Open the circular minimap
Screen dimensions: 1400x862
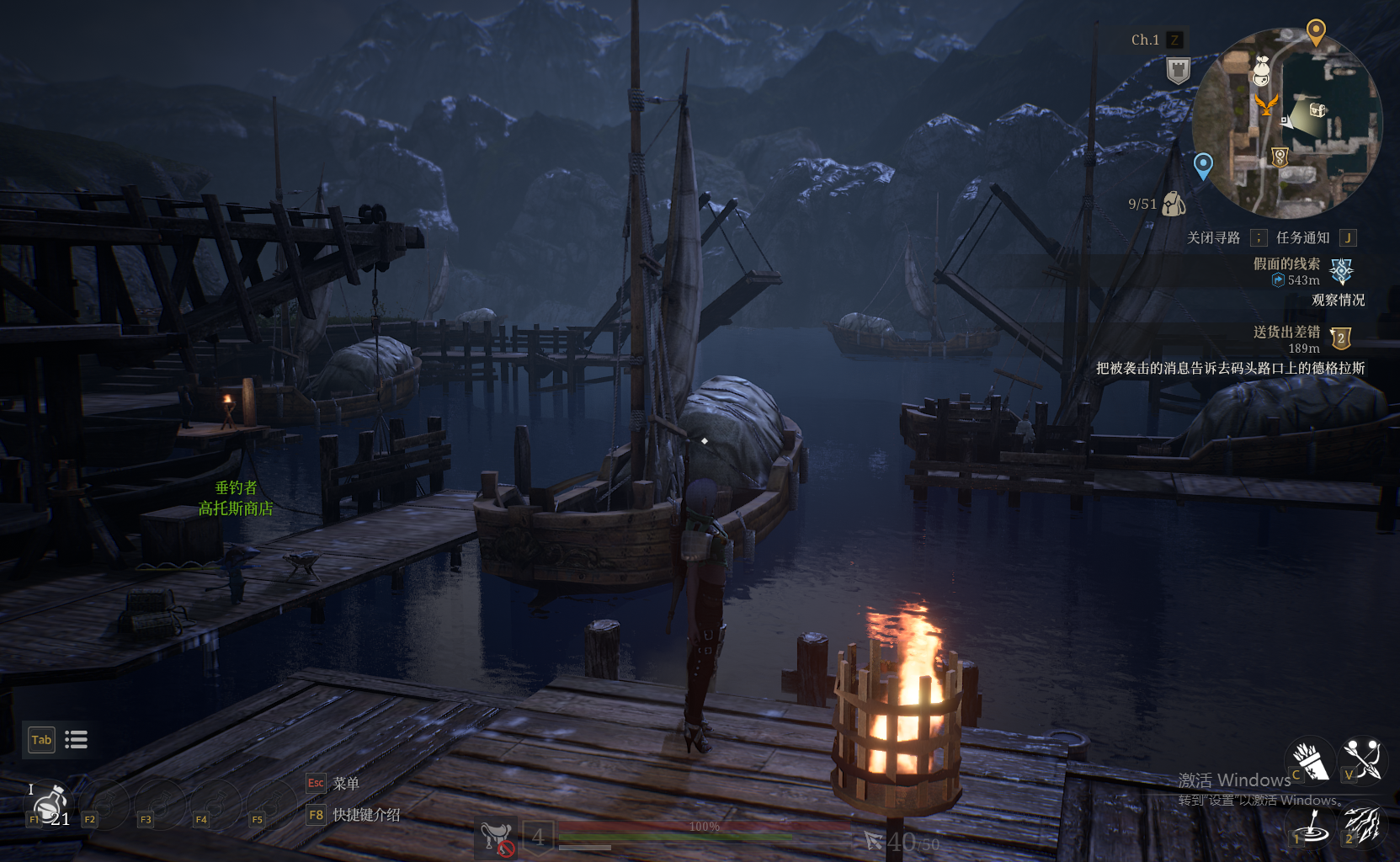pyautogui.click(x=1287, y=123)
